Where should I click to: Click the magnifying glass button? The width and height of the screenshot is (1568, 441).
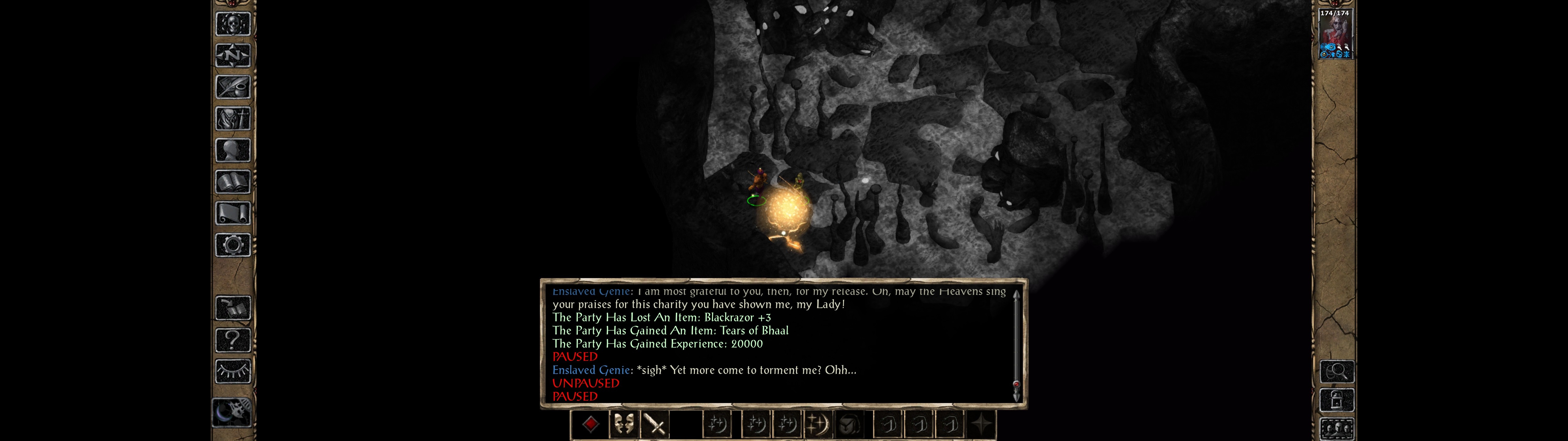click(1337, 371)
